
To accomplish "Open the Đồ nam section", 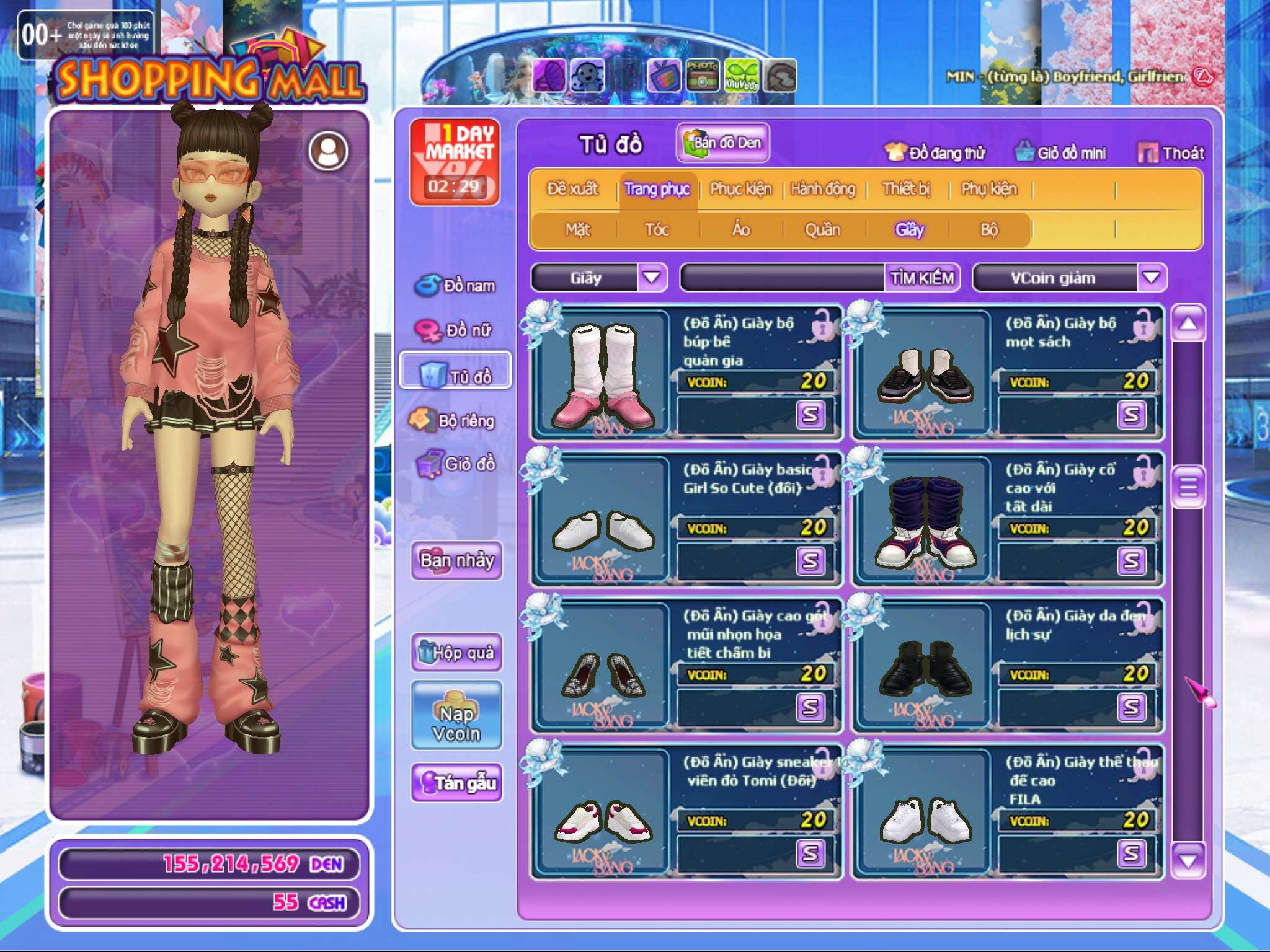I will pos(456,286).
